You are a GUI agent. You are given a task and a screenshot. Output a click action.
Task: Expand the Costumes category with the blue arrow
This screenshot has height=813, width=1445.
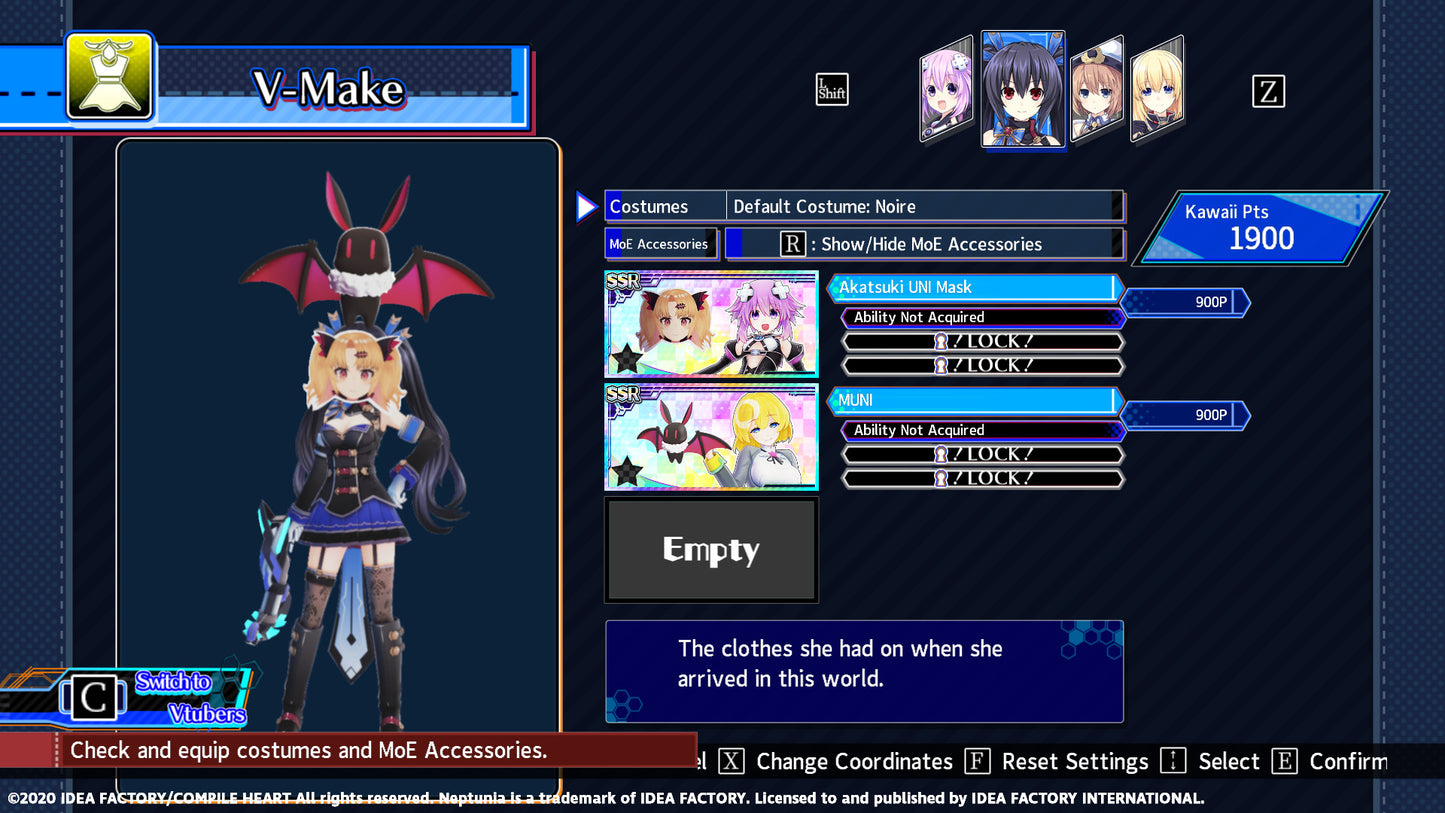(586, 206)
